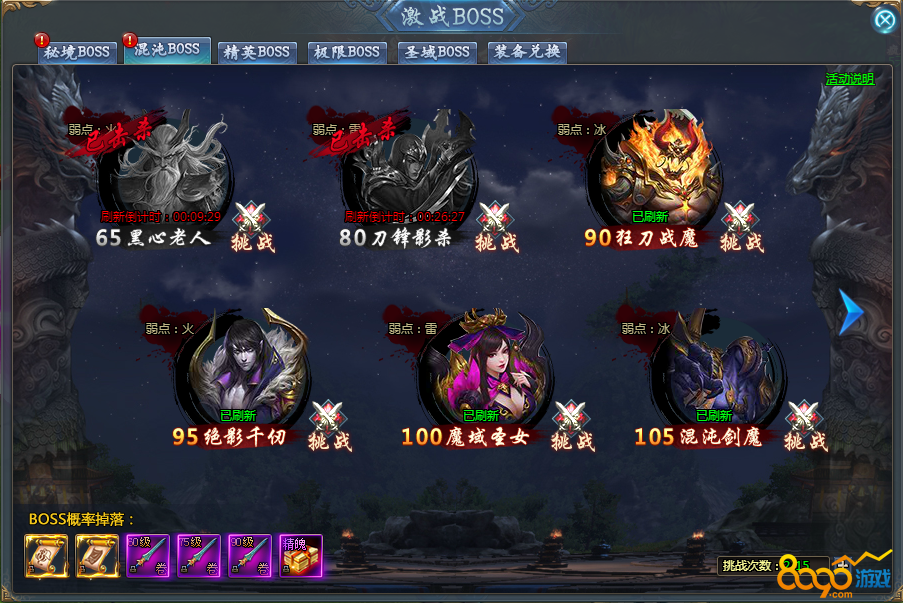Inspect the 精魄 treasure chest drop
This screenshot has width=903, height=603.
(301, 556)
